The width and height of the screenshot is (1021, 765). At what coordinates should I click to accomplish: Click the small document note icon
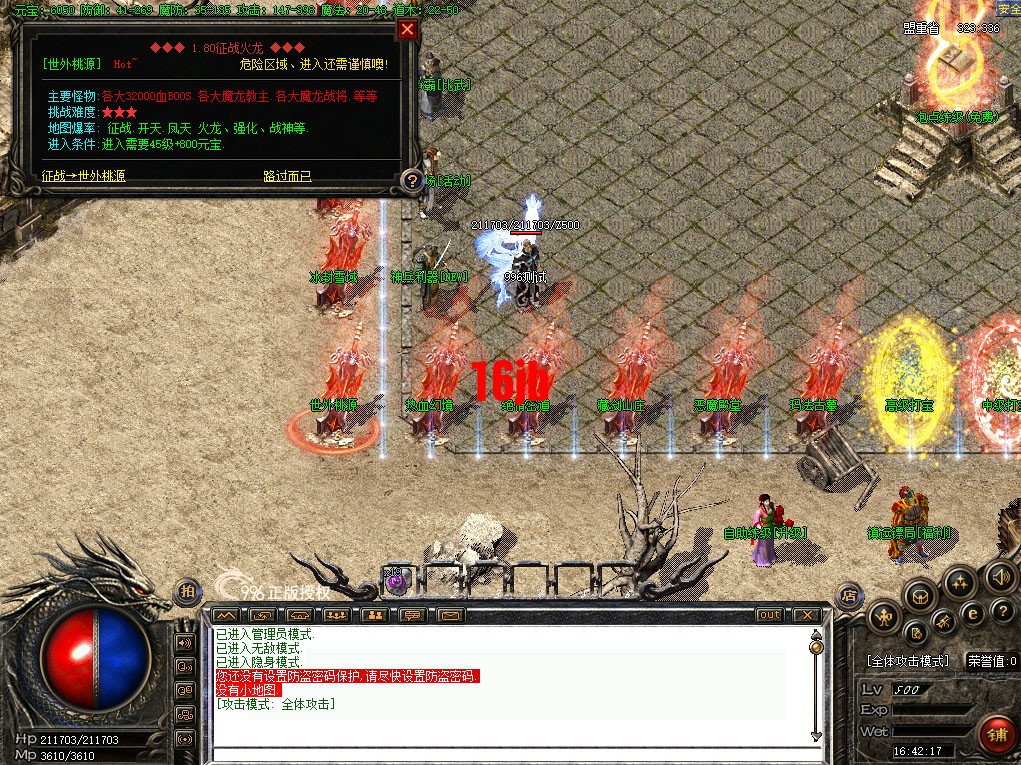point(915,633)
